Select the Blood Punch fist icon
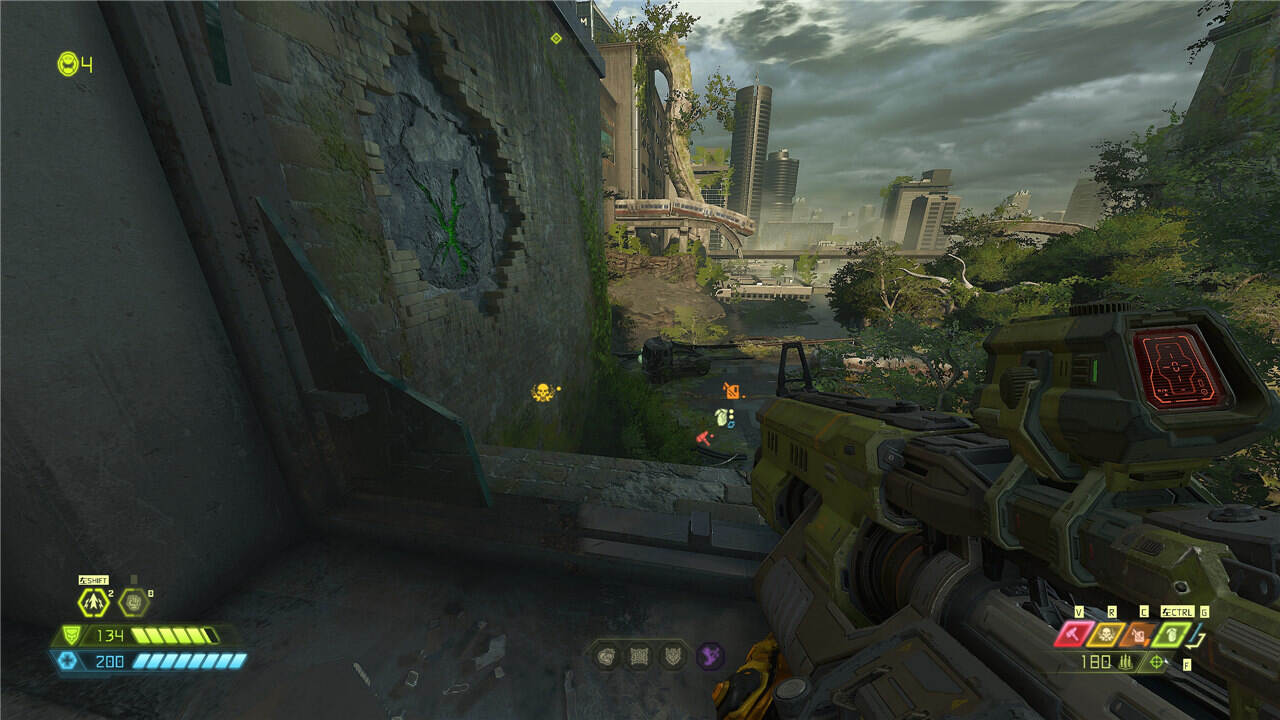The width and height of the screenshot is (1280, 720). pos(134,602)
